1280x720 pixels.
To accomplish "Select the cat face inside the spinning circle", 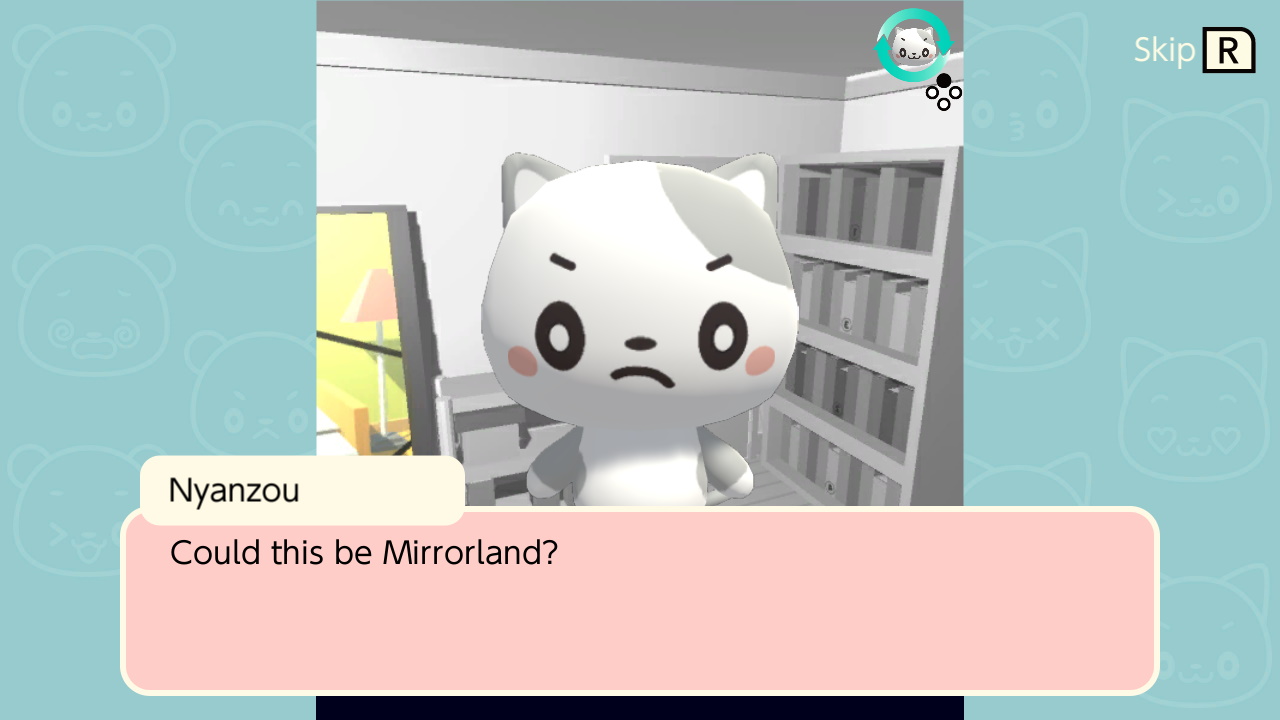I will tap(916, 46).
